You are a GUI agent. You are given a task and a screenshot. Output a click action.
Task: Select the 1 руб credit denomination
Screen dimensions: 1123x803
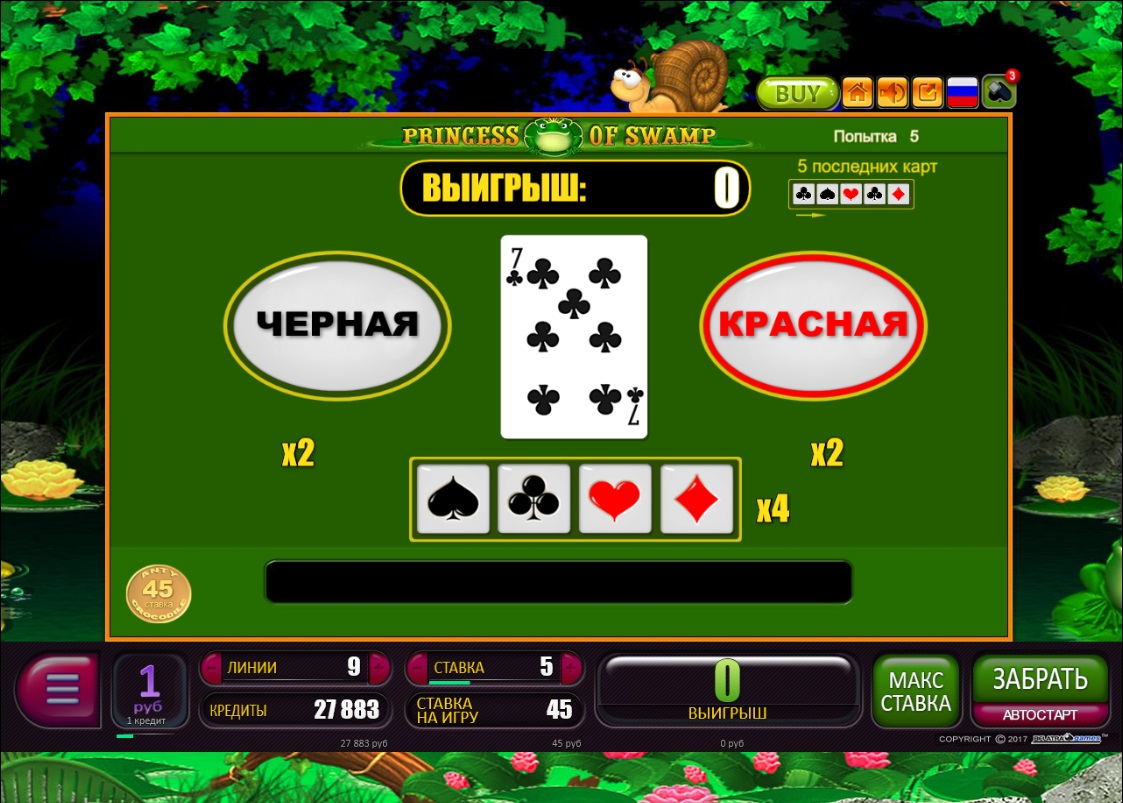pyautogui.click(x=149, y=689)
